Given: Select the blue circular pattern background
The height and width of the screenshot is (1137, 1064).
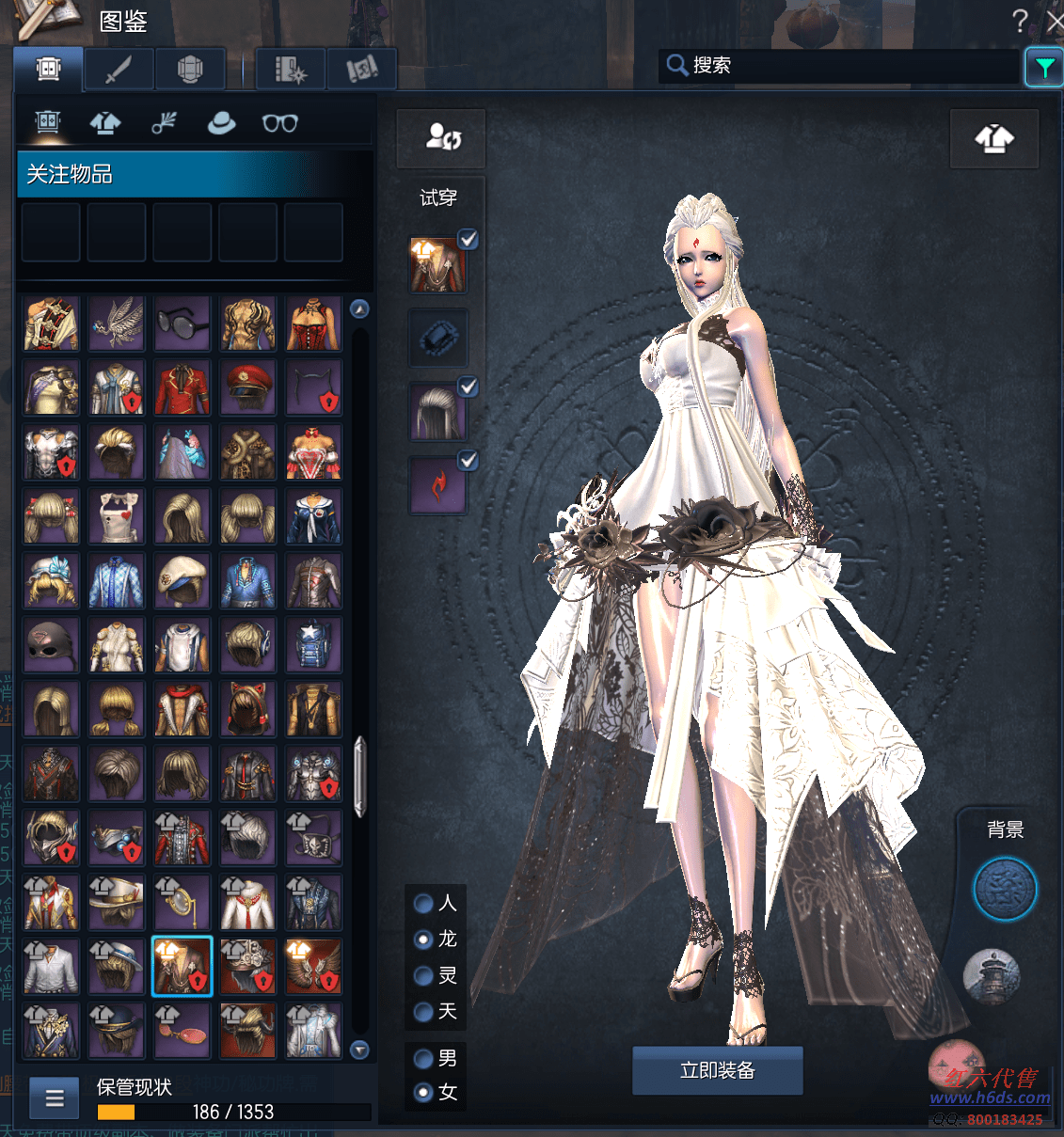Looking at the screenshot, I should pos(1005,889).
